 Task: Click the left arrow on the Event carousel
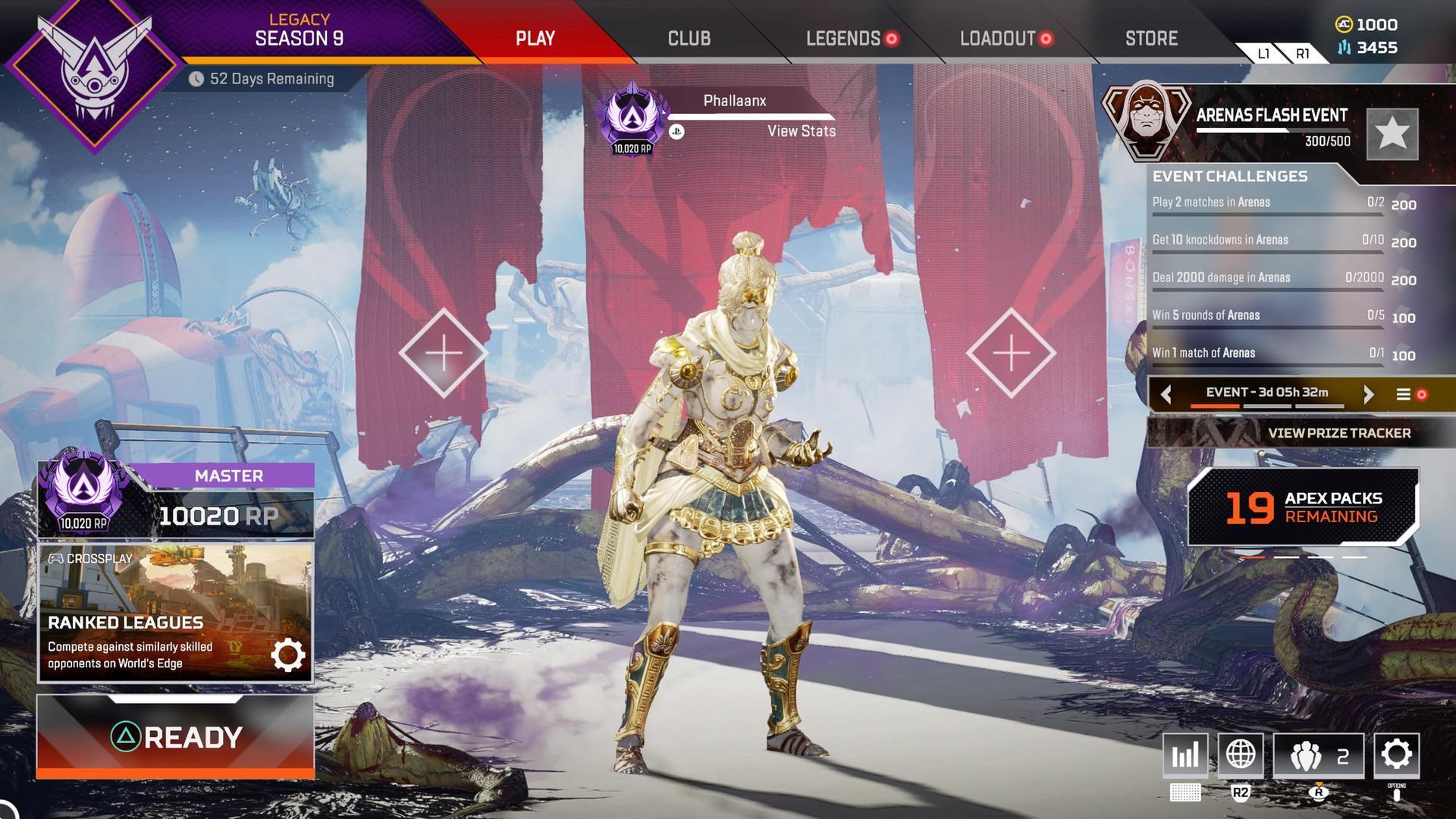[x=1167, y=394]
